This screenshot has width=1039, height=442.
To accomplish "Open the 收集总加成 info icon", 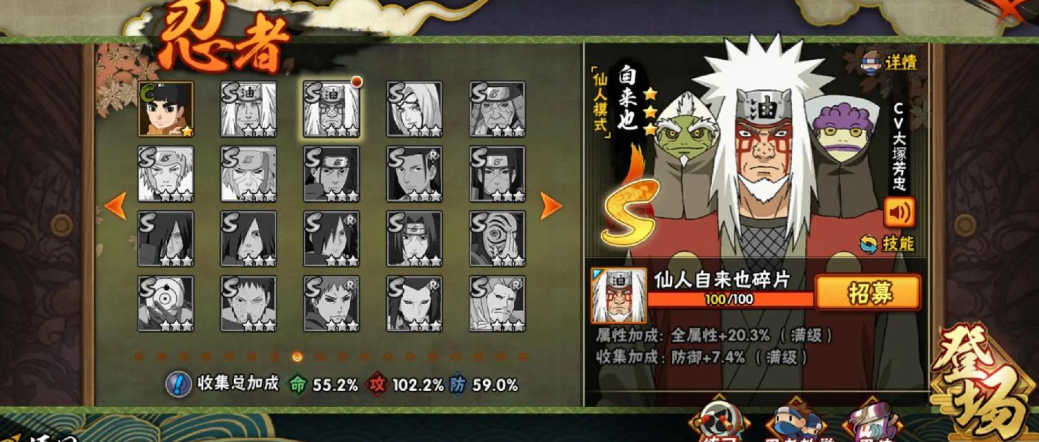I will (x=177, y=383).
